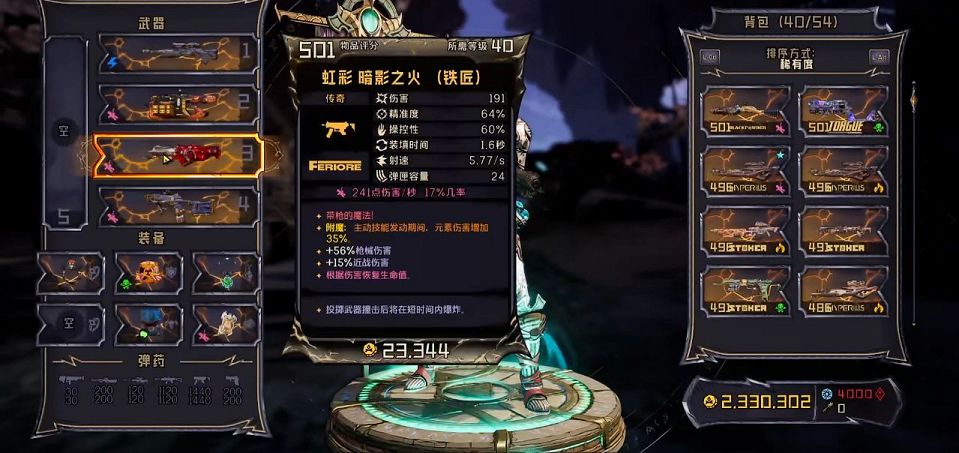Select the 501 Torgue weapon in backpack
Viewport: 959px width, 453px height.
(843, 111)
